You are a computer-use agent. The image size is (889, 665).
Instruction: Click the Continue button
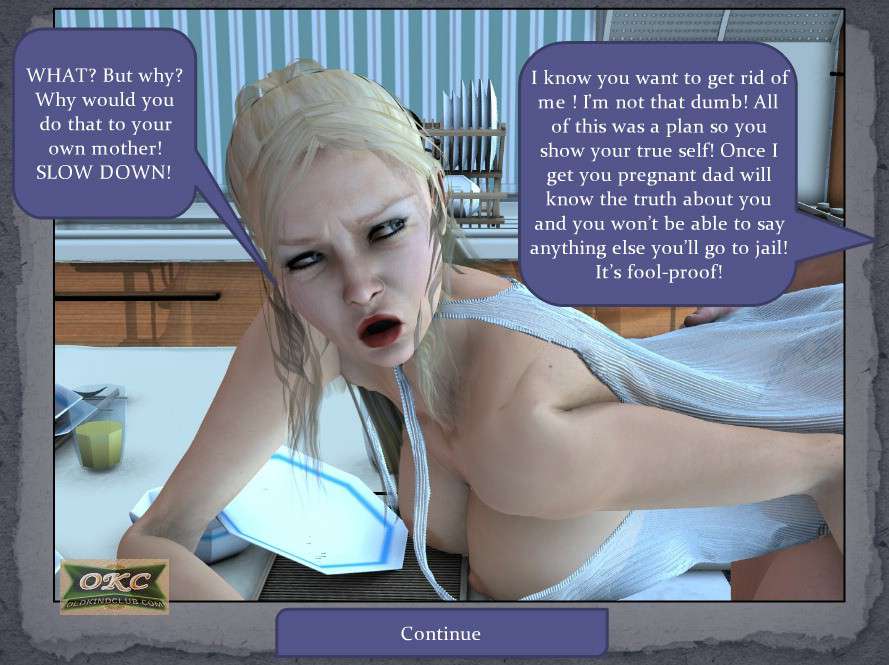click(x=441, y=633)
